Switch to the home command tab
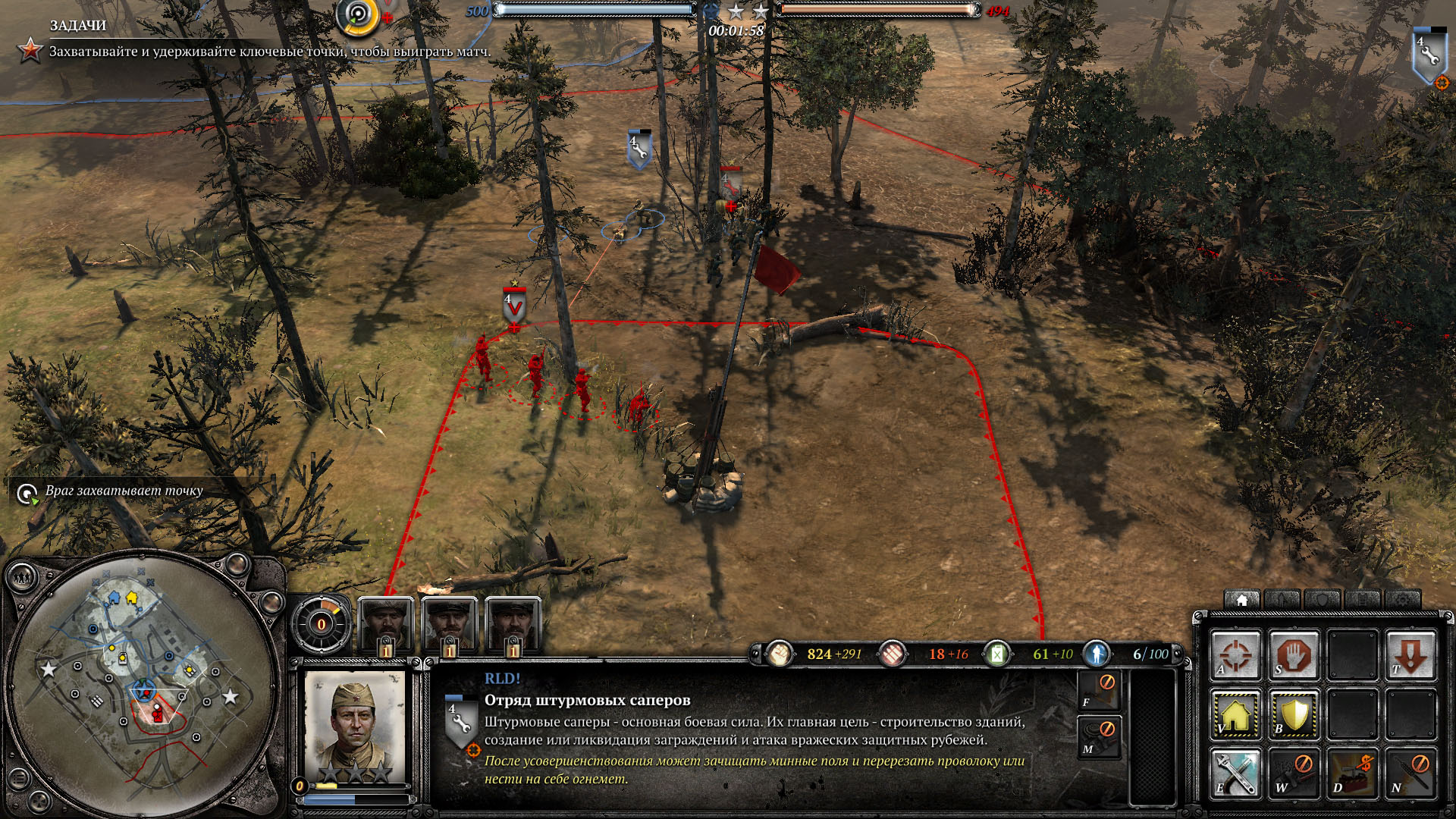The height and width of the screenshot is (819, 1456). [x=1241, y=600]
